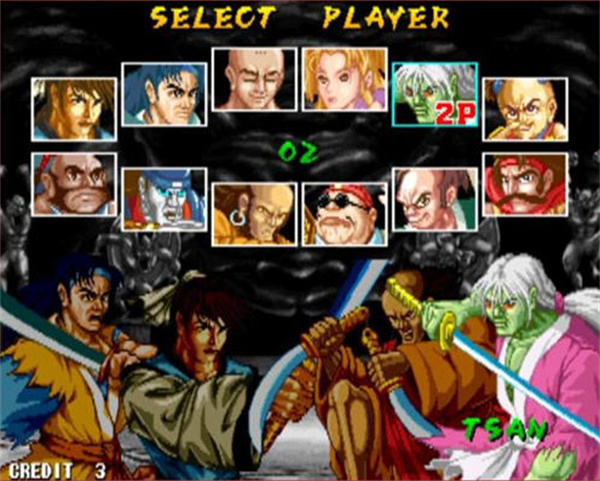Choose the blue-haired swordsman portrait
The width and height of the screenshot is (600, 481).
click(164, 94)
